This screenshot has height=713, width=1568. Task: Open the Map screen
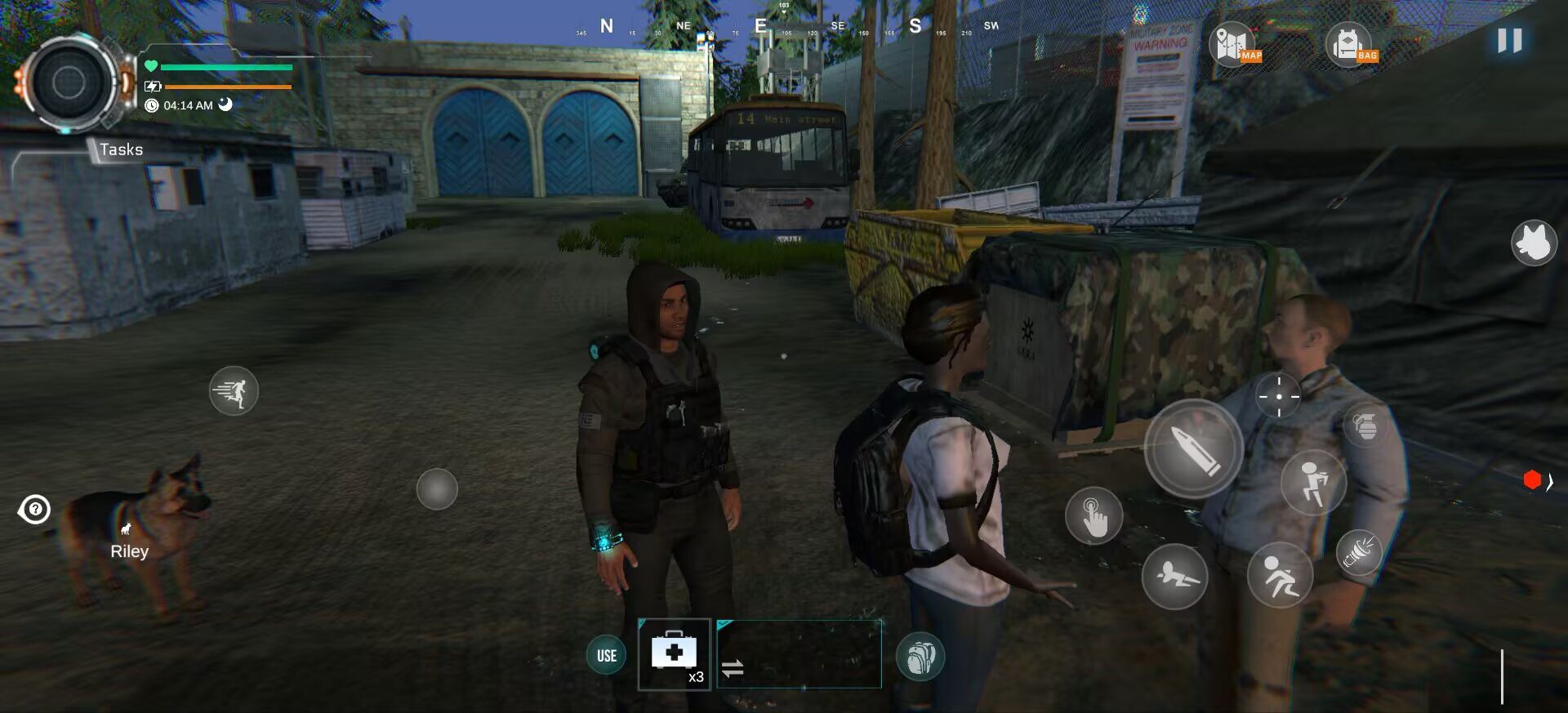(1233, 45)
